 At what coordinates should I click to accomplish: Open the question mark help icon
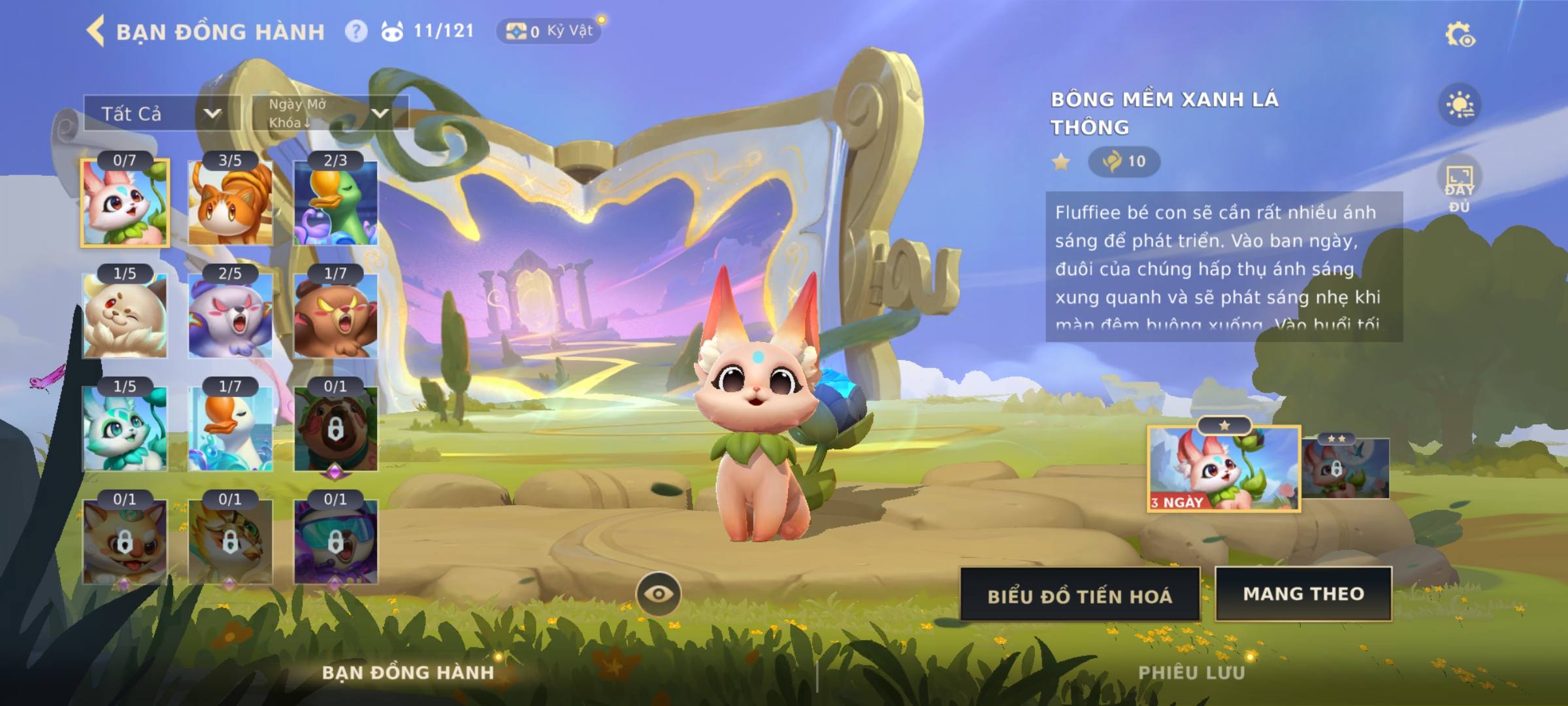356,31
